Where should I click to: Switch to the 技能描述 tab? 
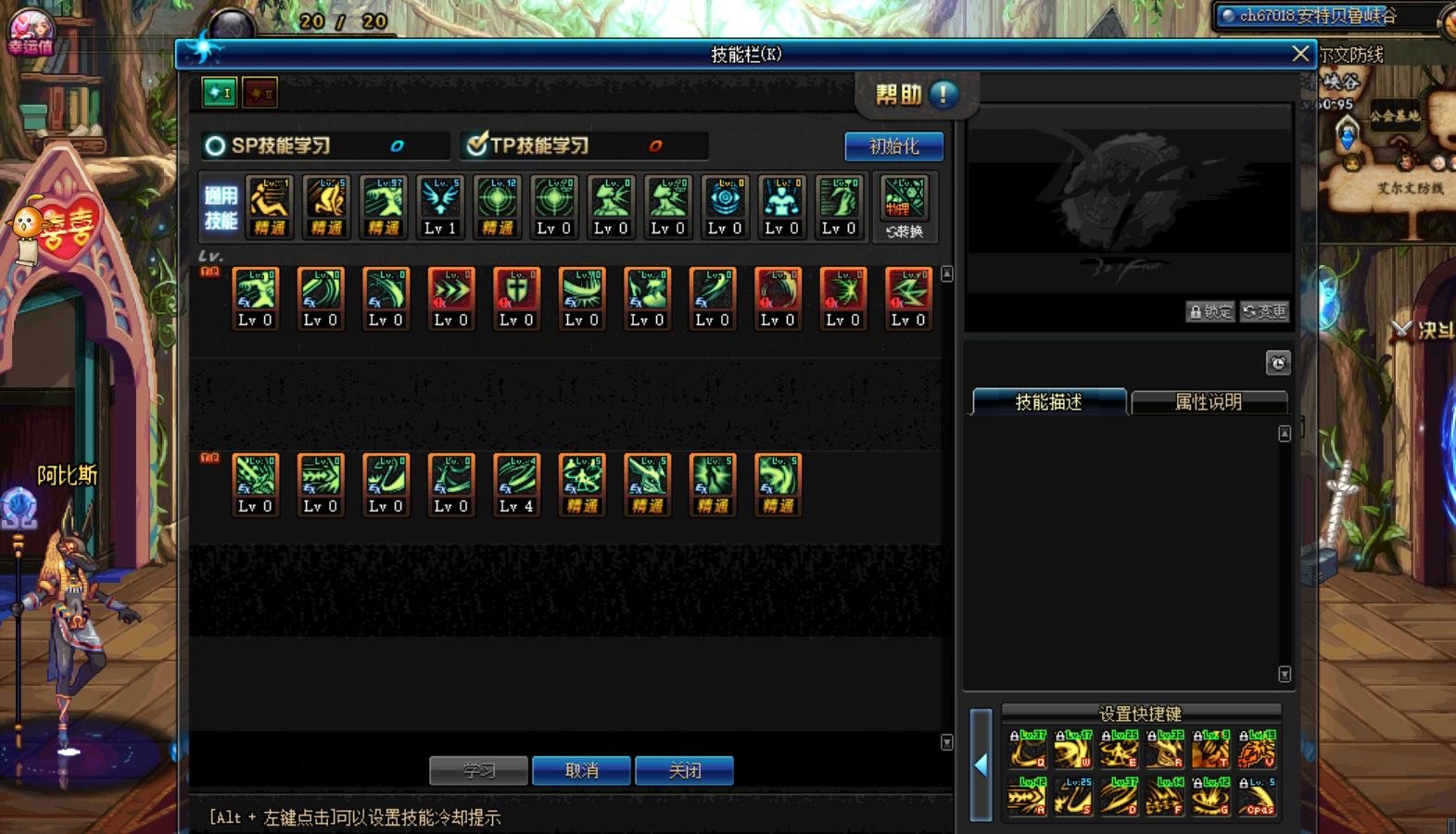1048,402
